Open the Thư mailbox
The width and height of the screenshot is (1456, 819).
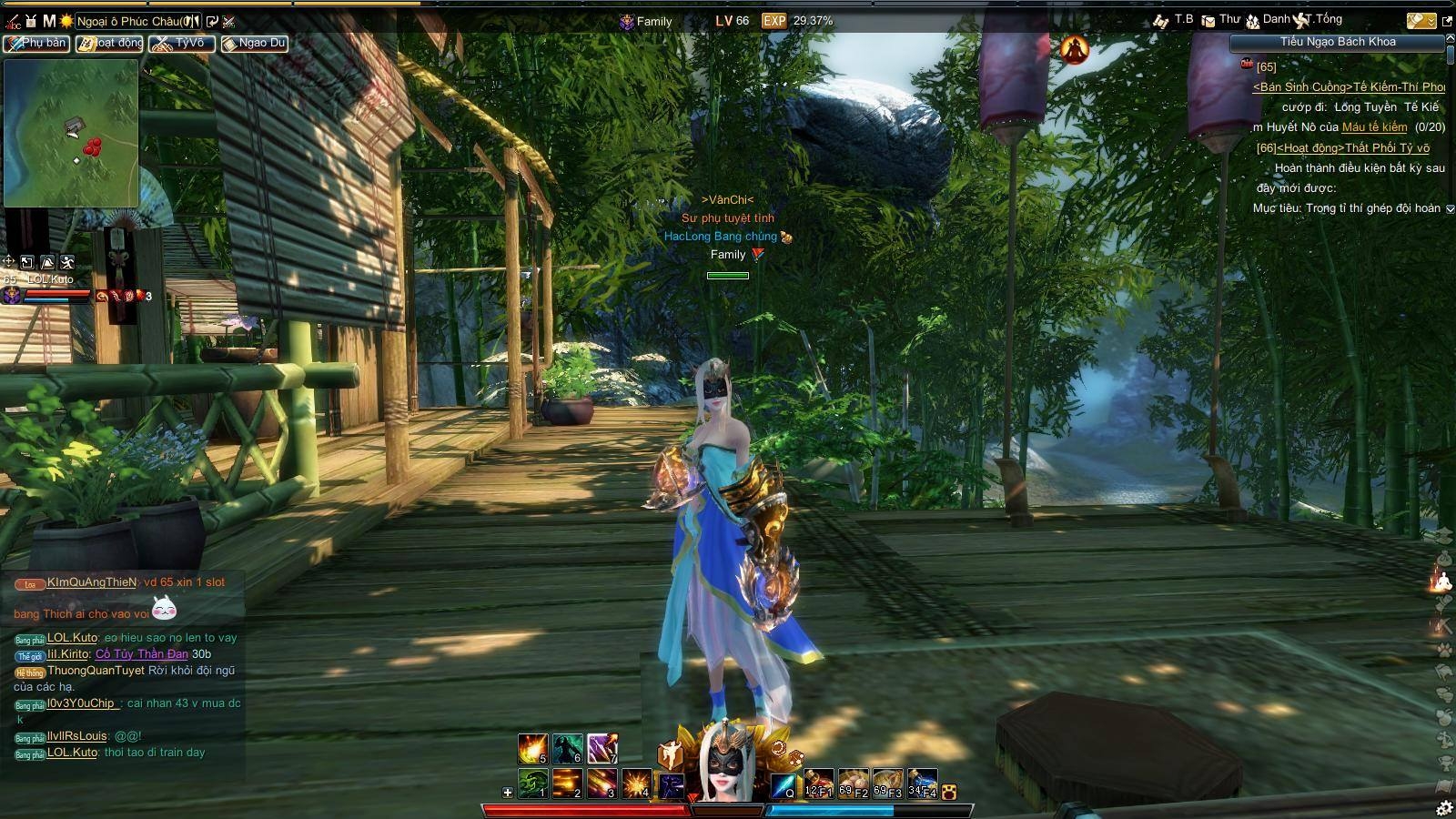[x=1221, y=20]
